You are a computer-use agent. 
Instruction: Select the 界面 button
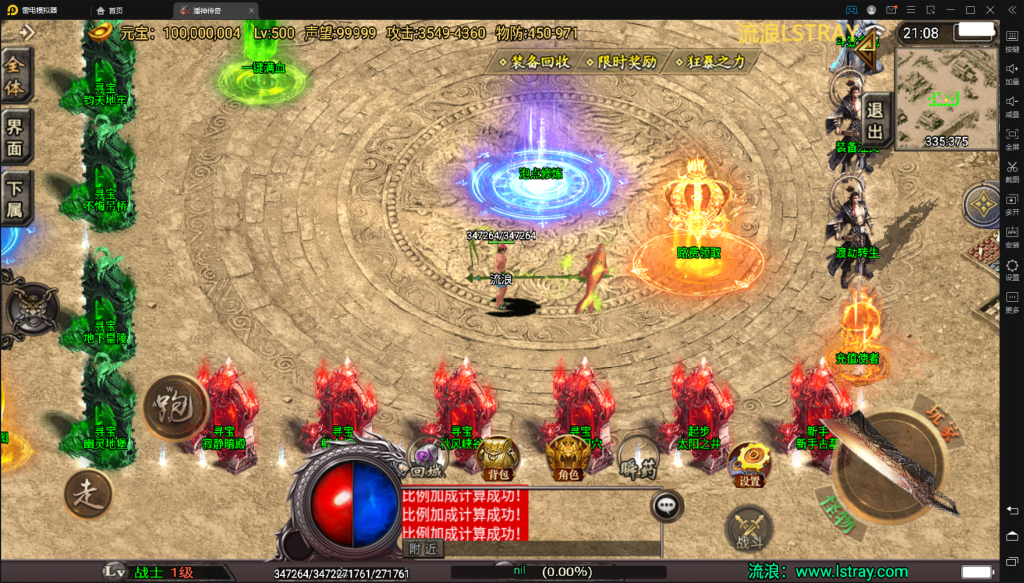coord(17,138)
